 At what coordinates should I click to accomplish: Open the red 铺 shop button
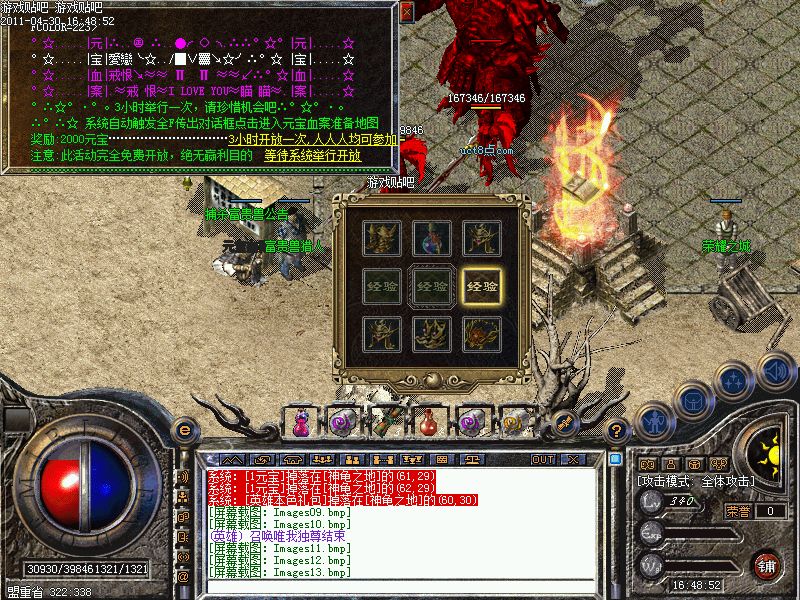767,565
